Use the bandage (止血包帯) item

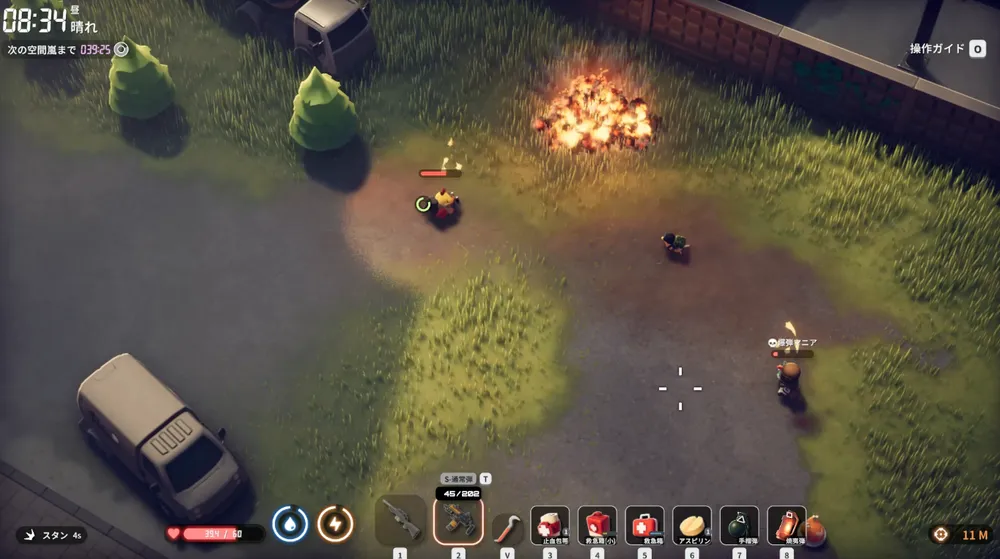(549, 525)
